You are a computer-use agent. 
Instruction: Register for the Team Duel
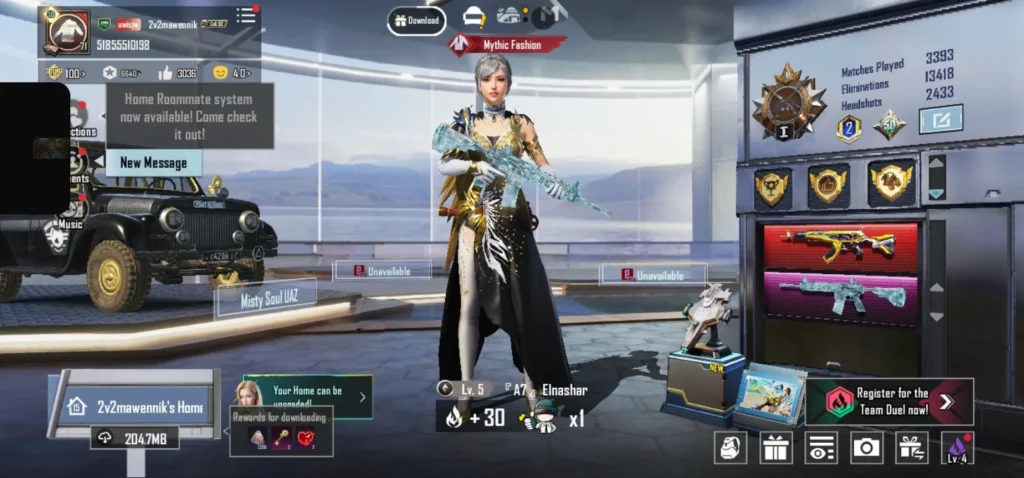click(890, 401)
